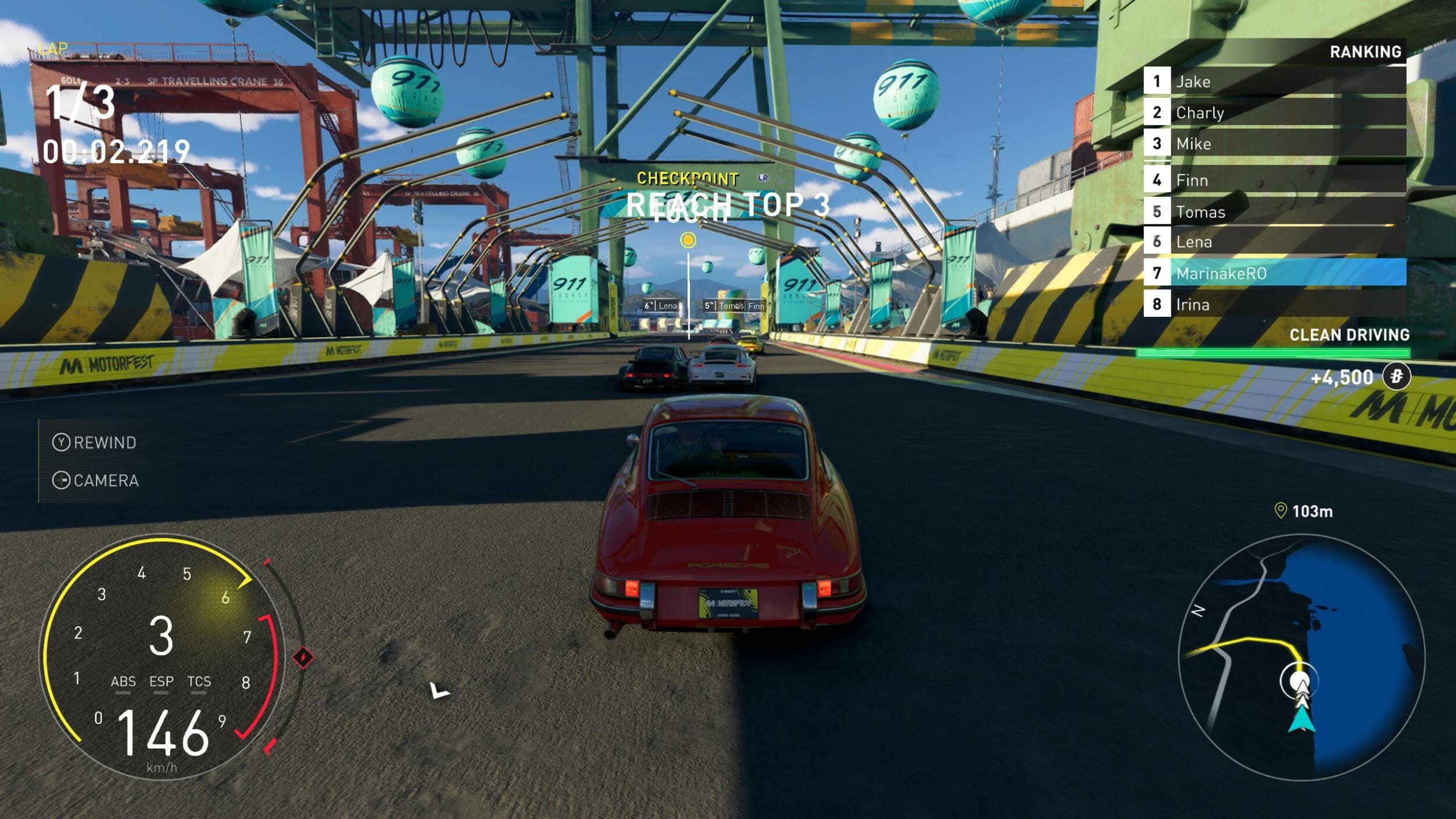Click the Bucks currency icon

tap(1396, 376)
